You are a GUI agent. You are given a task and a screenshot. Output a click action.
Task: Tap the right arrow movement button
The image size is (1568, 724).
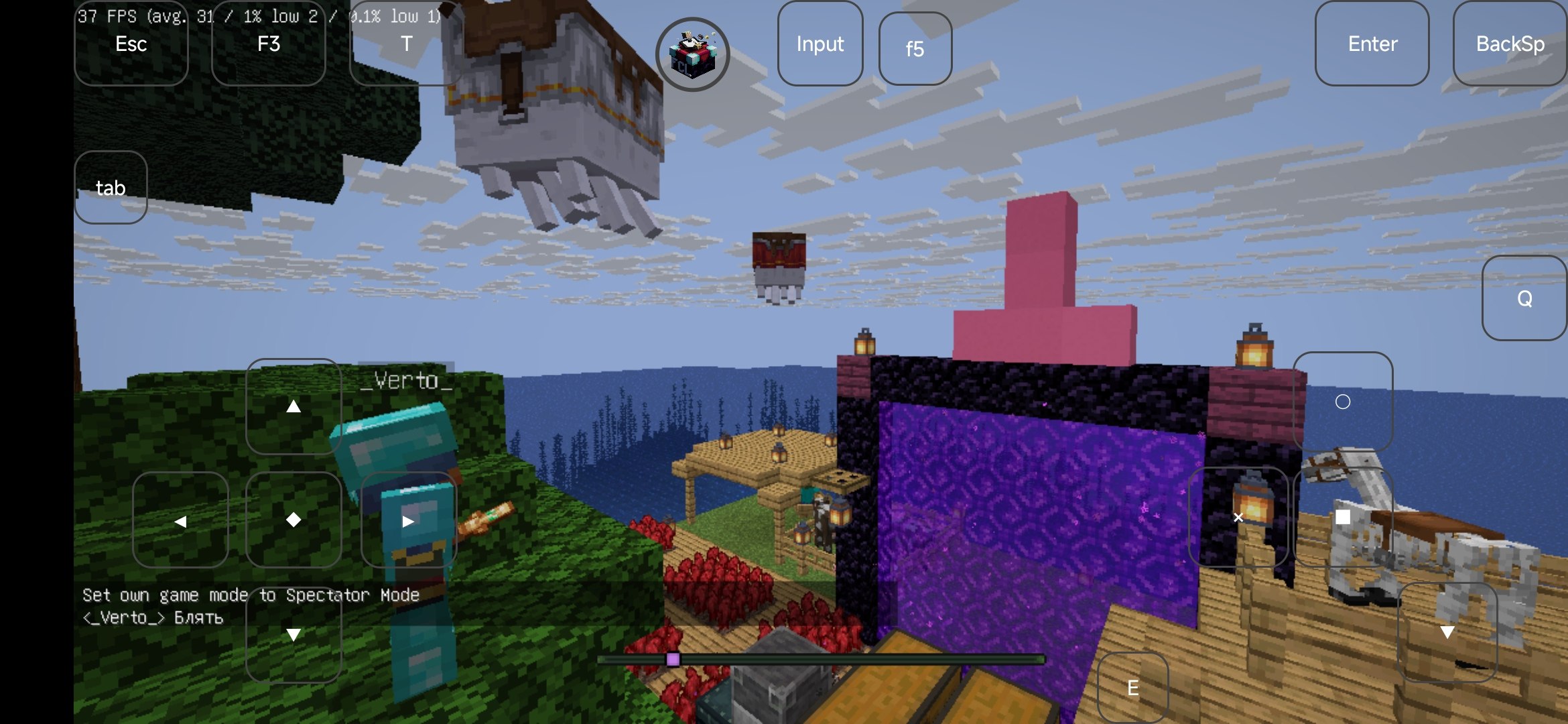pyautogui.click(x=408, y=520)
